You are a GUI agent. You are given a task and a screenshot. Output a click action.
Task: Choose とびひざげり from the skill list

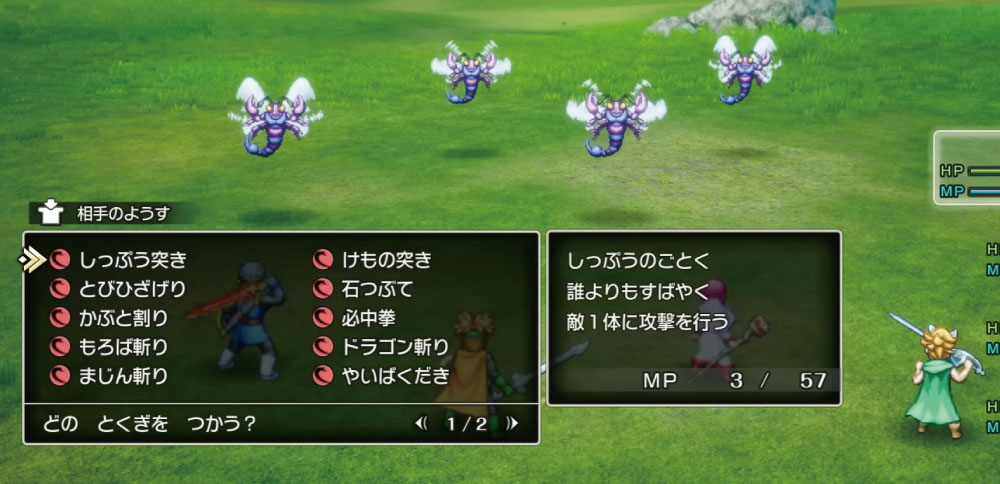(x=131, y=289)
